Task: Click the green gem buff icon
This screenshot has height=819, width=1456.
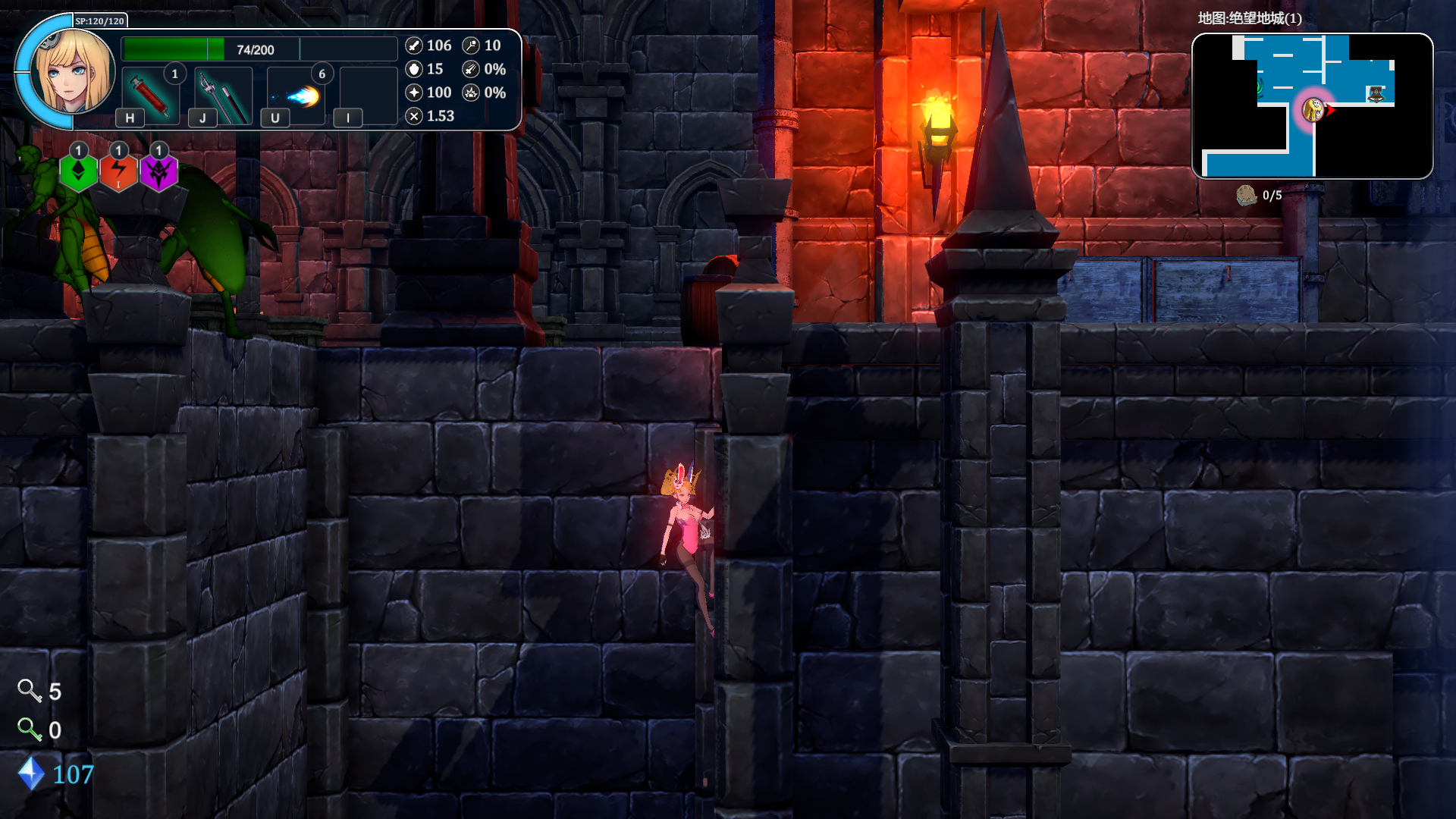Action: coord(79,172)
